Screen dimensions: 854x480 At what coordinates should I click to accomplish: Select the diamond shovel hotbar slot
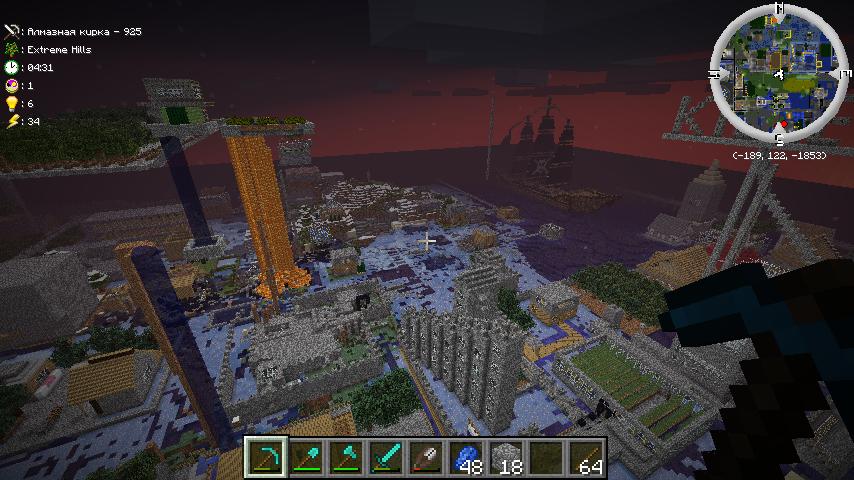(x=307, y=457)
